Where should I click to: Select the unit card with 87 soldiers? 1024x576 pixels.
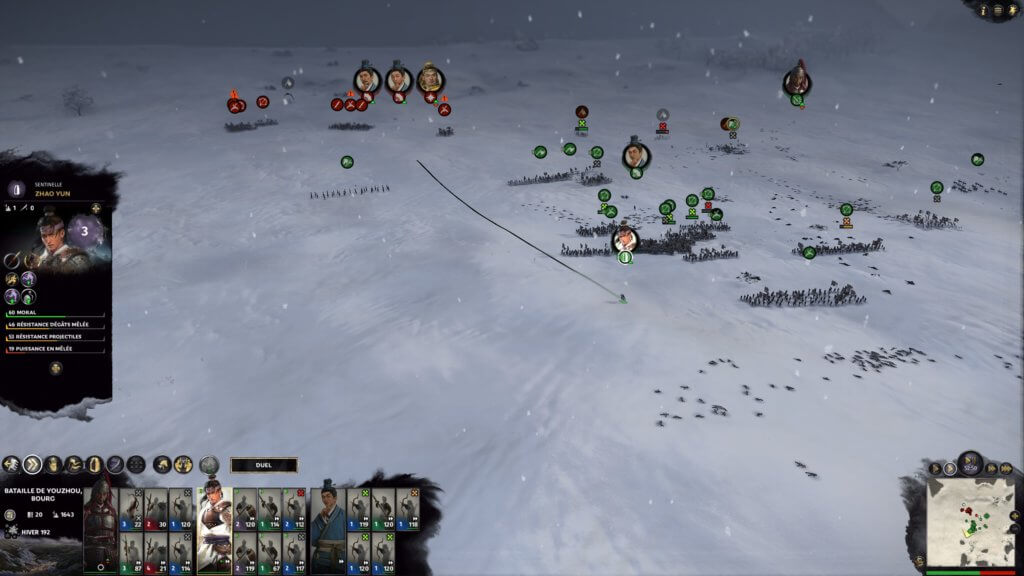131,552
